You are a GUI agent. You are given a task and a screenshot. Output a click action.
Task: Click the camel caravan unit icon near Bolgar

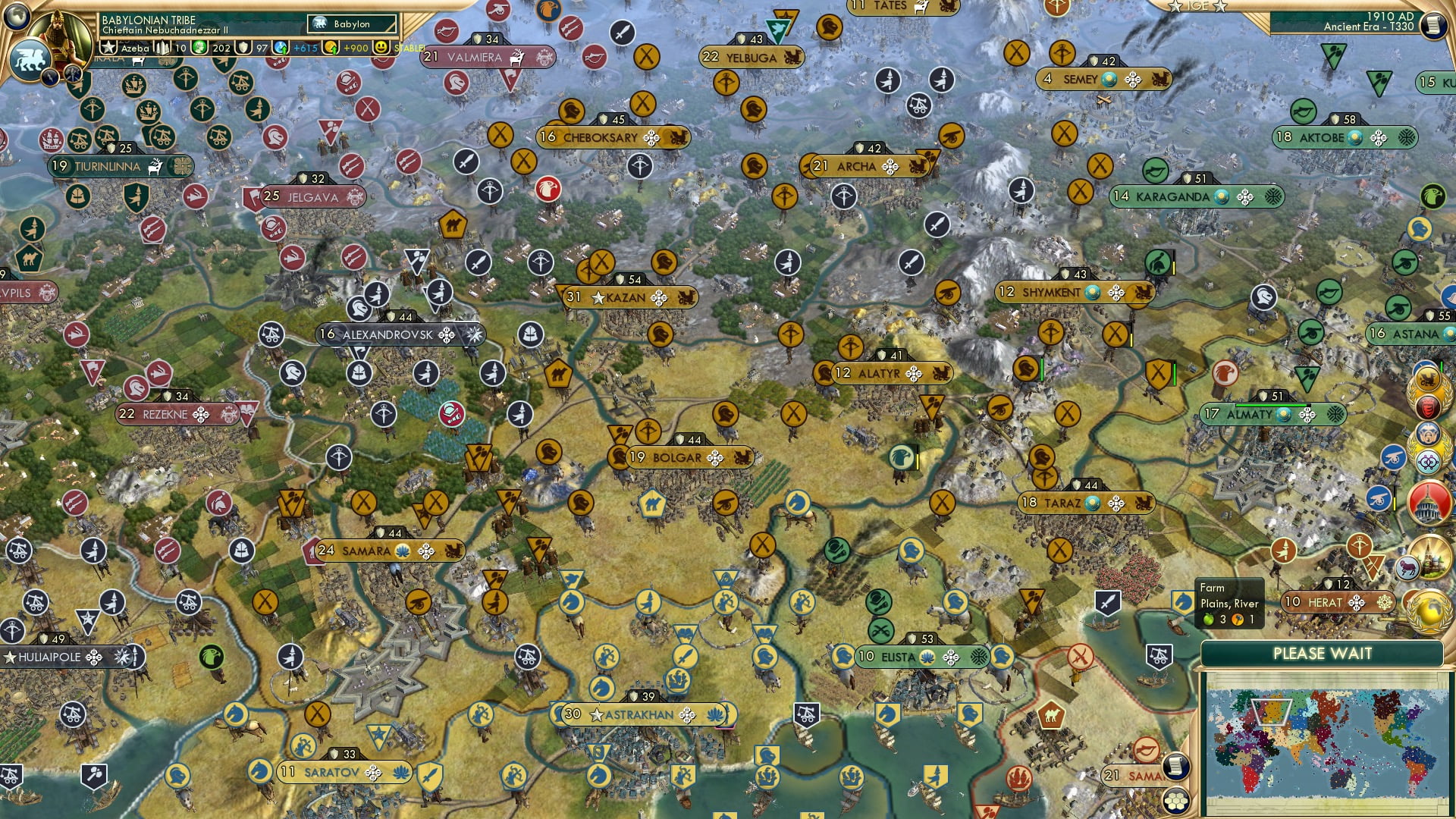[652, 503]
